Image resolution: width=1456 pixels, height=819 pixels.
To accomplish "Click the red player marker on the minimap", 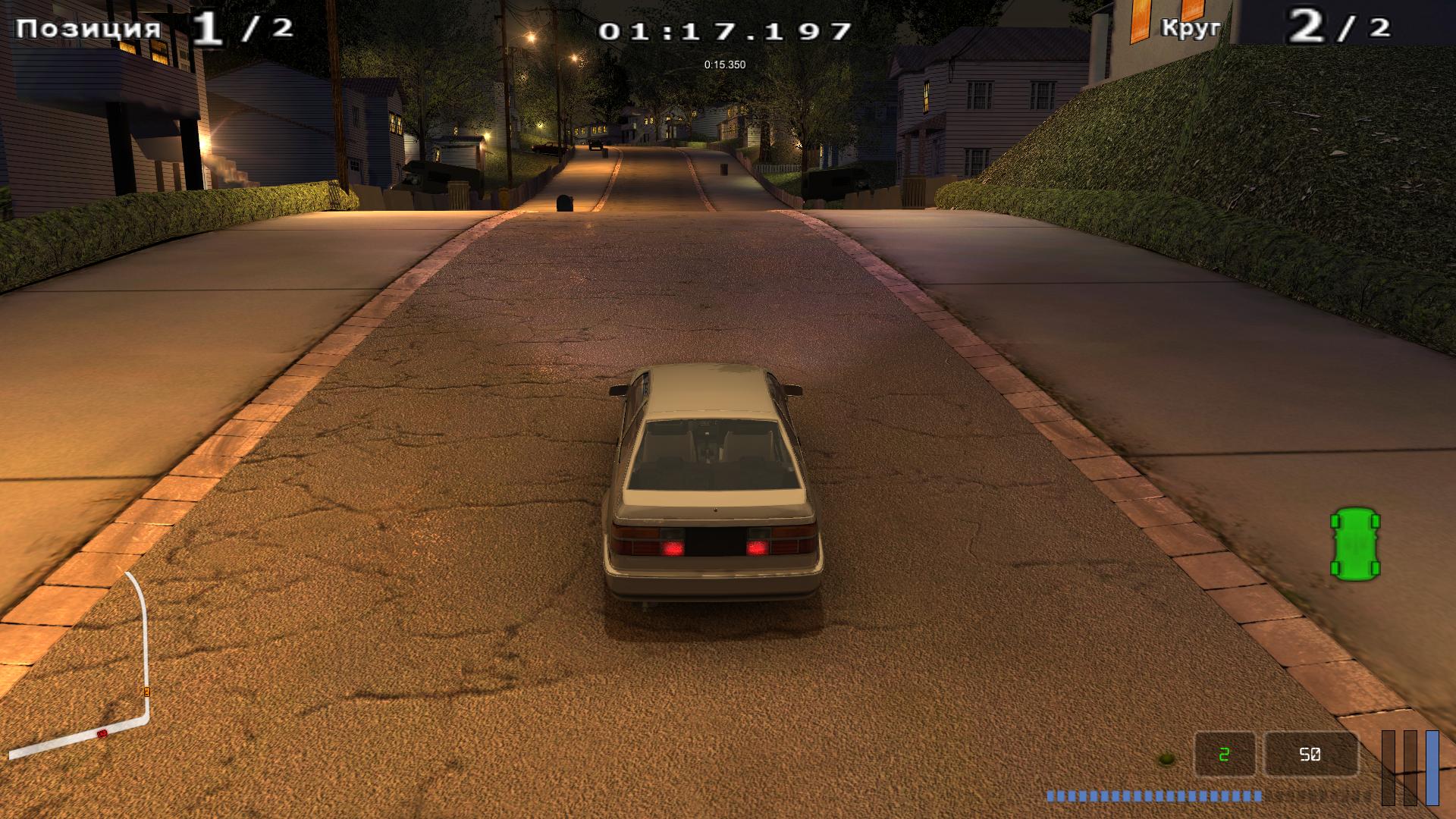I will point(102,733).
